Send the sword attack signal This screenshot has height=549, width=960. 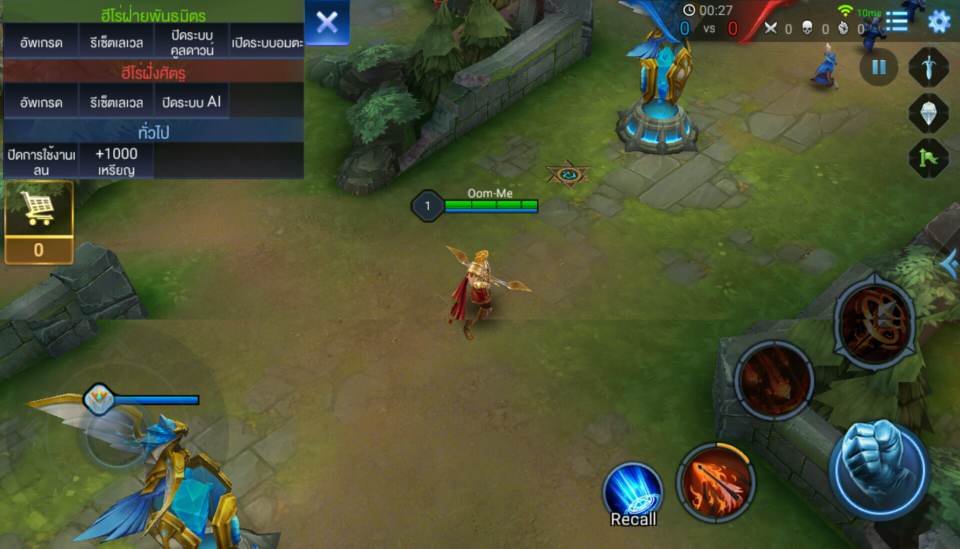928,67
